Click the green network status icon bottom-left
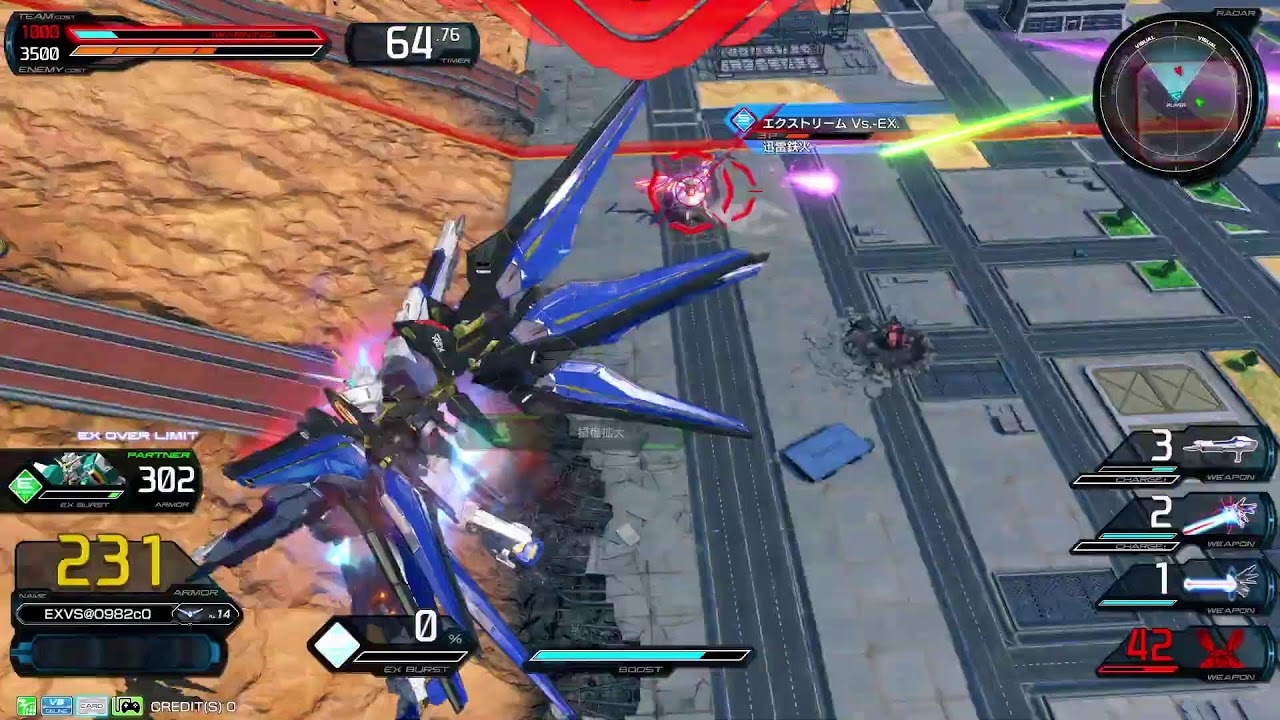 coord(26,705)
